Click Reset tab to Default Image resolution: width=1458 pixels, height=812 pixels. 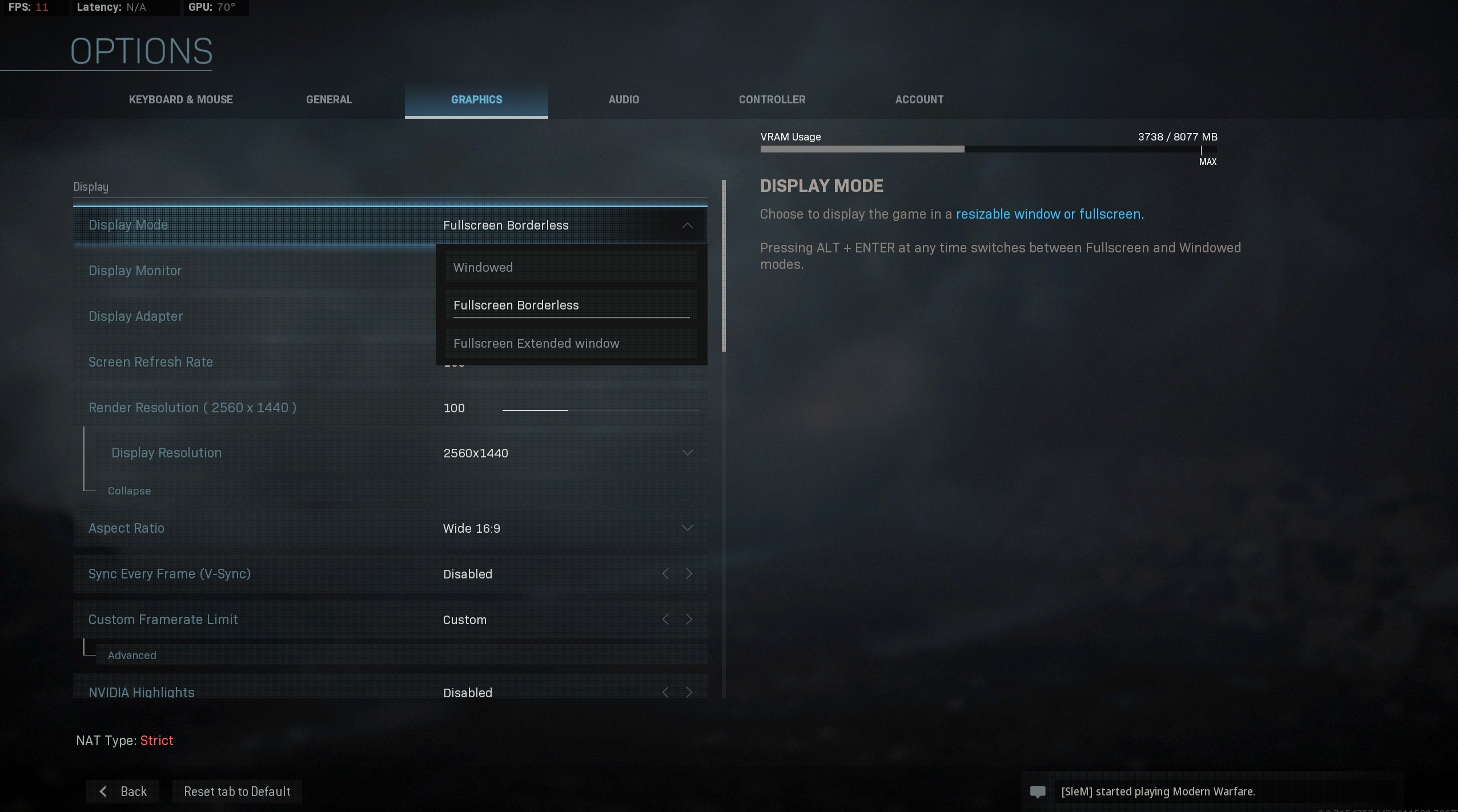pos(238,791)
